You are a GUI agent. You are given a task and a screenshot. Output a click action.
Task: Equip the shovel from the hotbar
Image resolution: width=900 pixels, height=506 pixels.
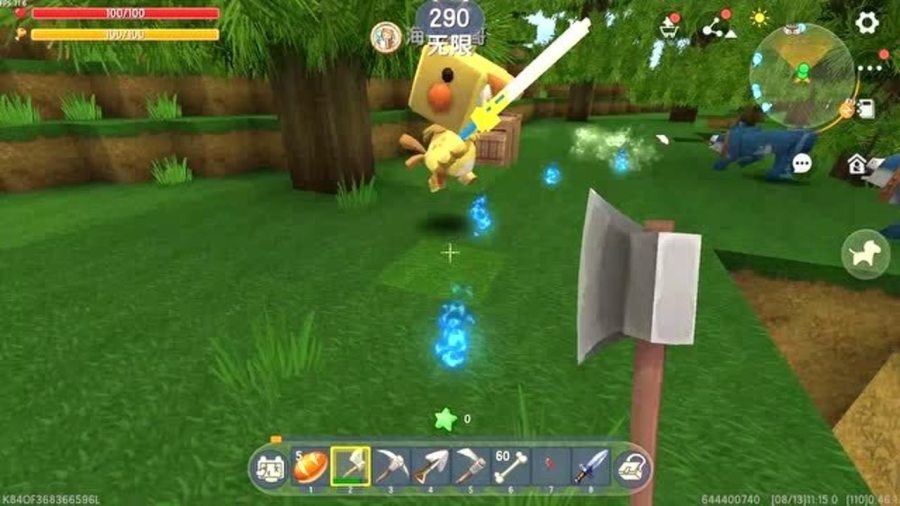(x=430, y=467)
